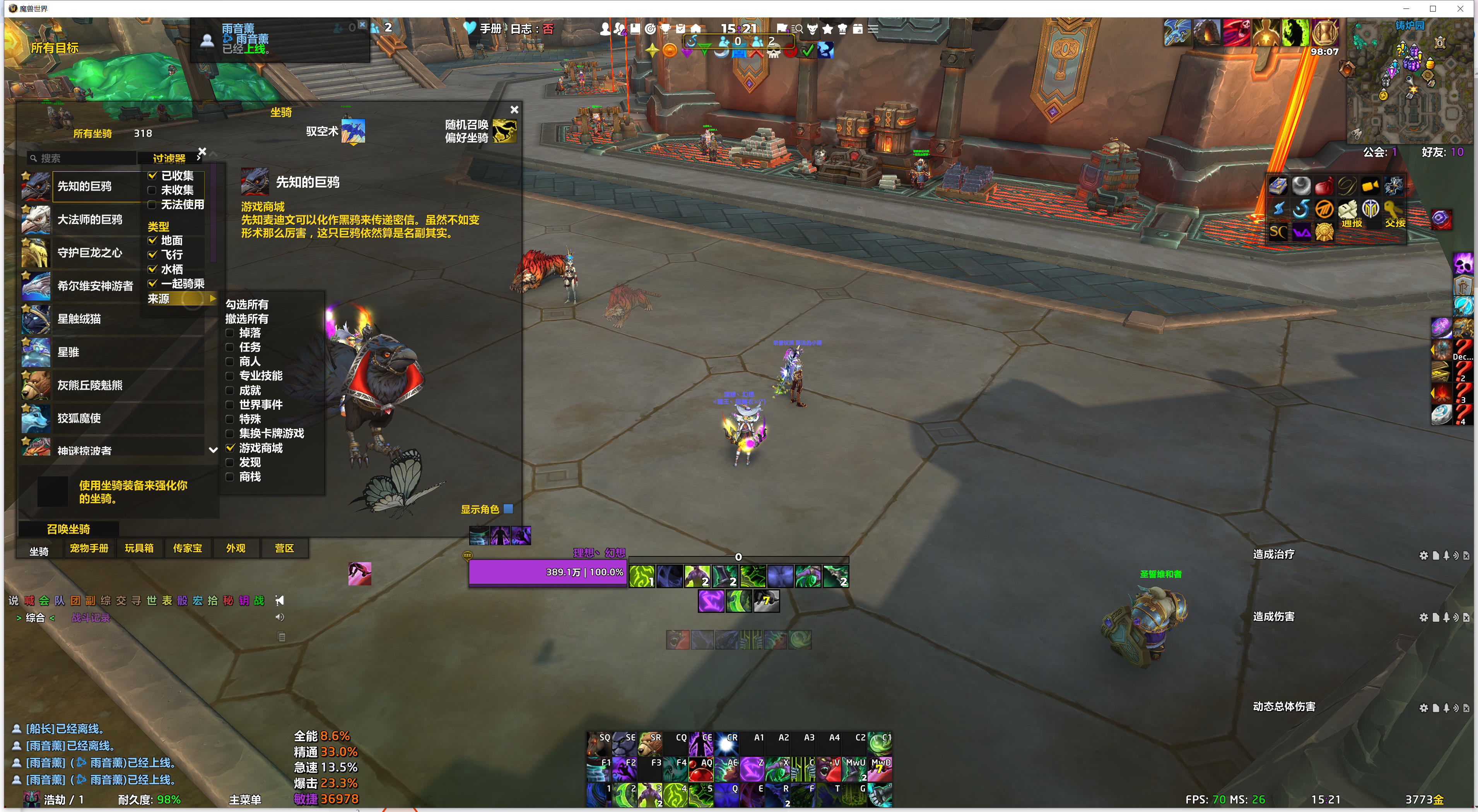Uncheck the 飞行 flying type filter
Viewport: 1478px width, 812px height.
153,254
